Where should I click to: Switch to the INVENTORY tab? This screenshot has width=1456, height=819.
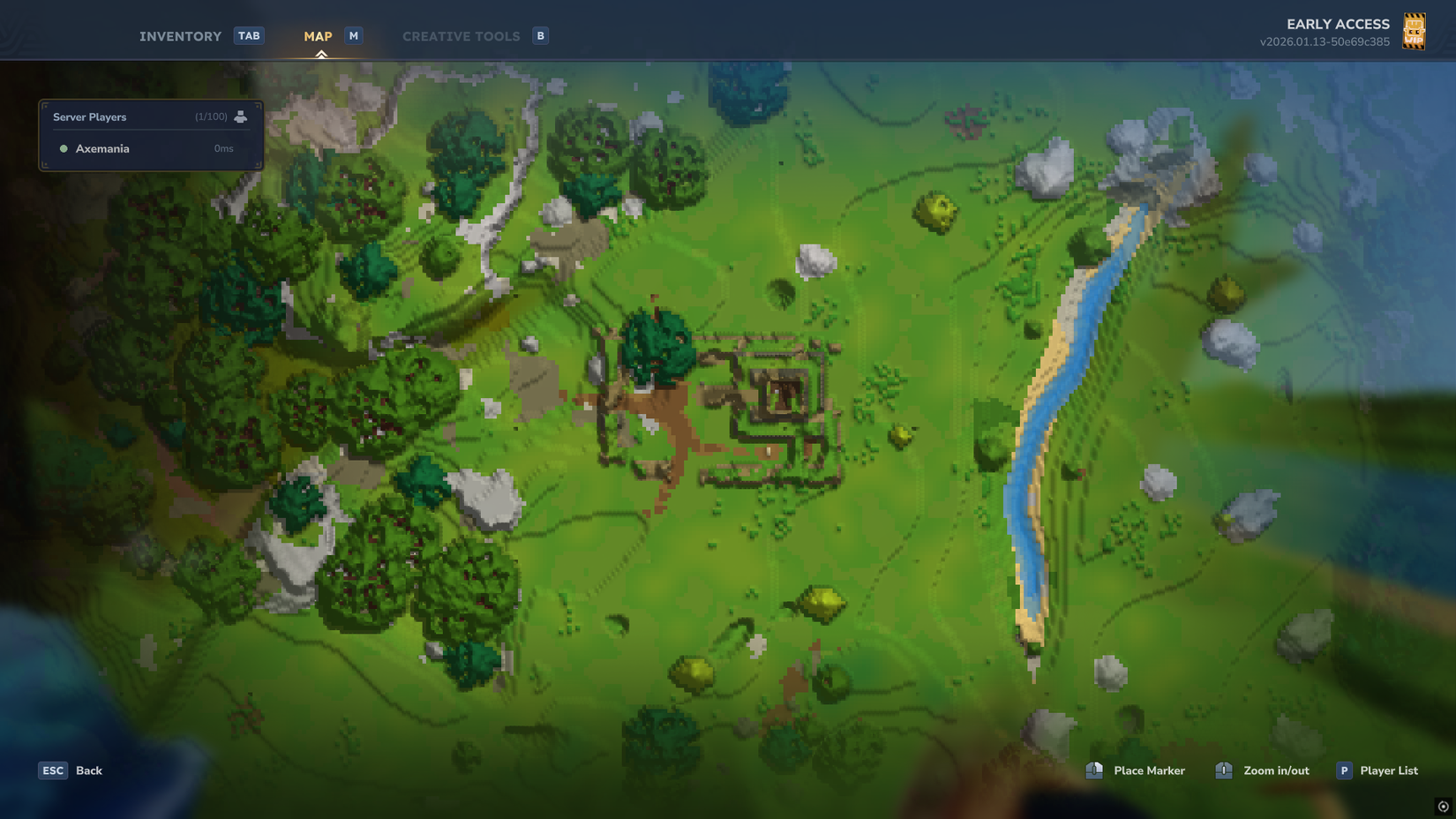(x=180, y=35)
